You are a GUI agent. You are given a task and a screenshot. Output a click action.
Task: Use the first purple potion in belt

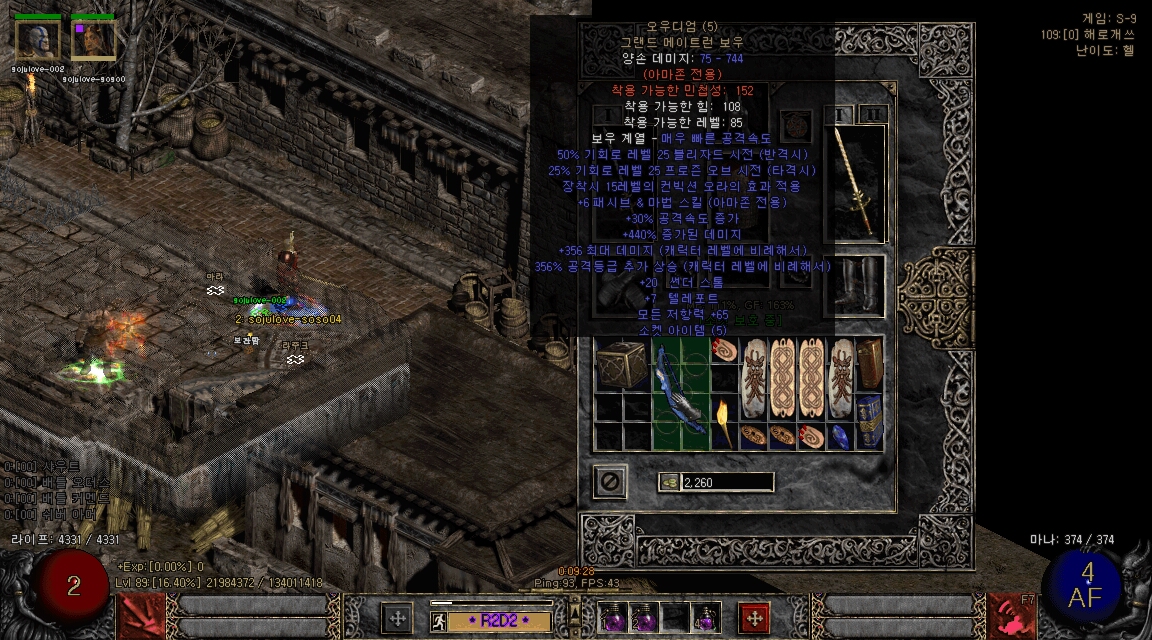[x=612, y=619]
